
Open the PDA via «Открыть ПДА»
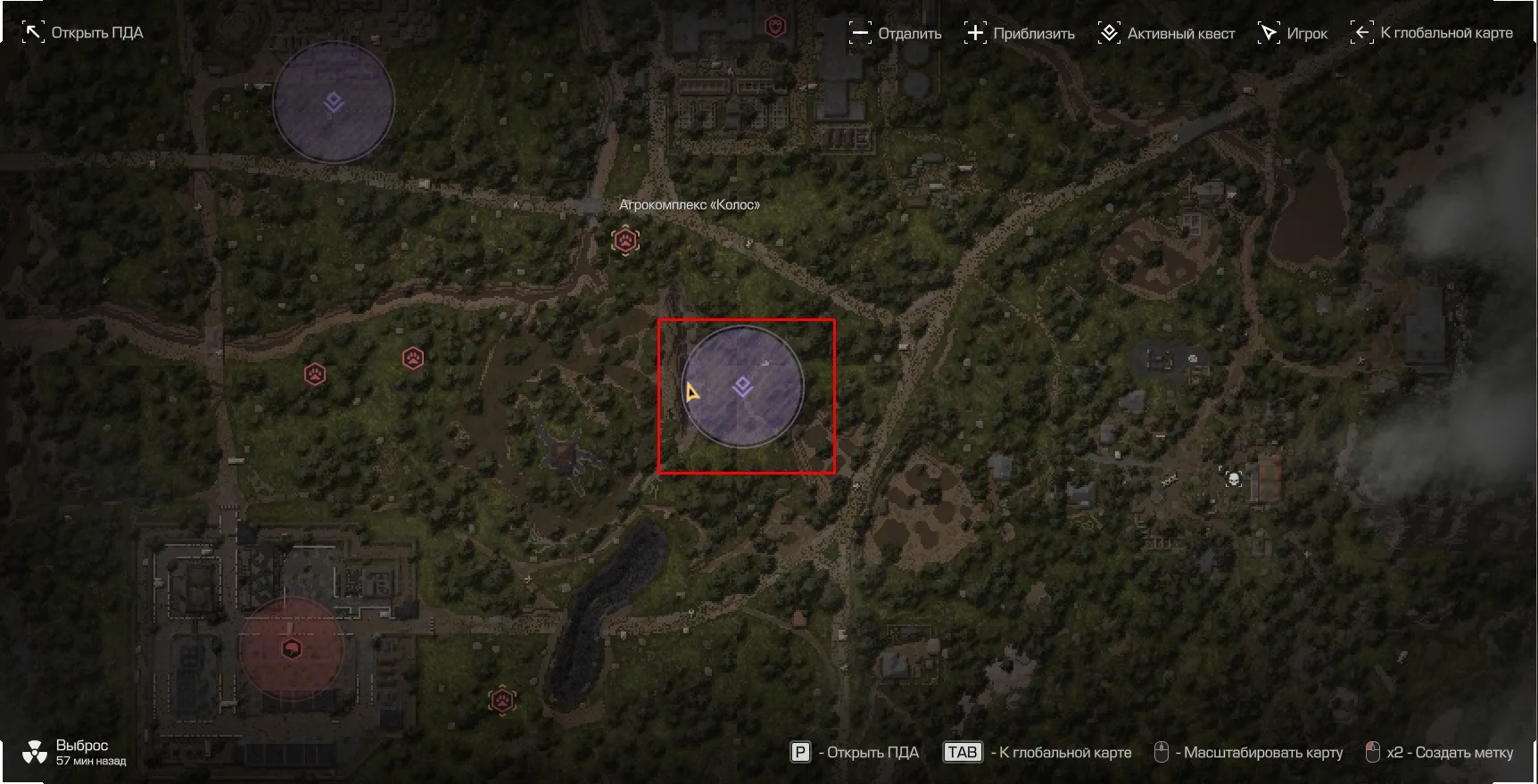[83, 33]
